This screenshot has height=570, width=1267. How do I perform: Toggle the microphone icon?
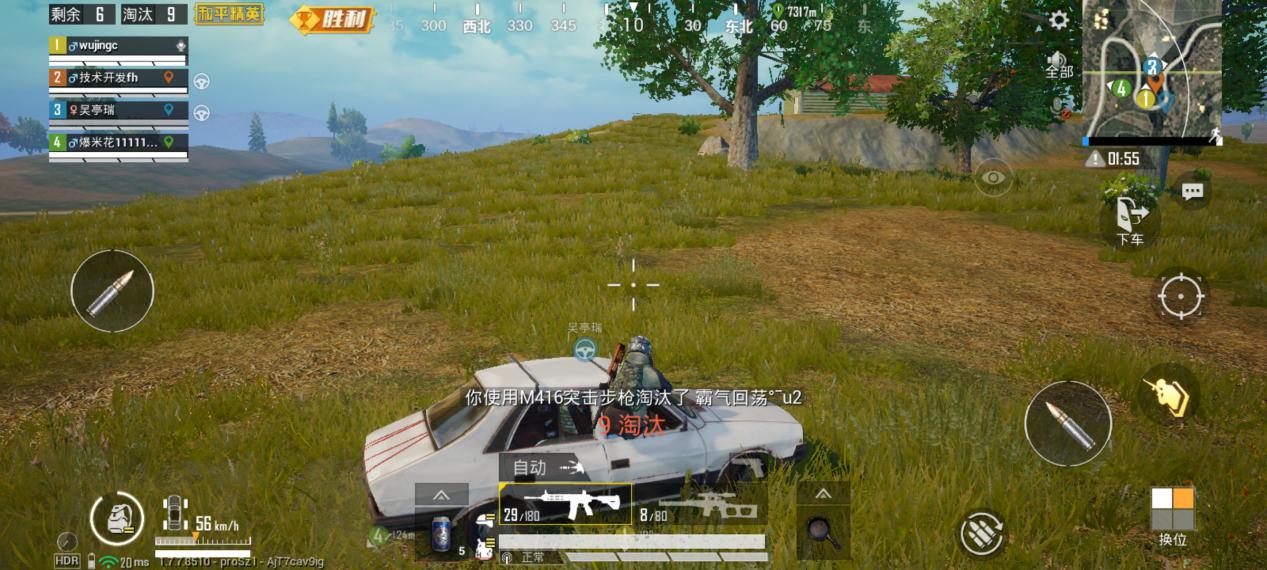(x=1057, y=102)
